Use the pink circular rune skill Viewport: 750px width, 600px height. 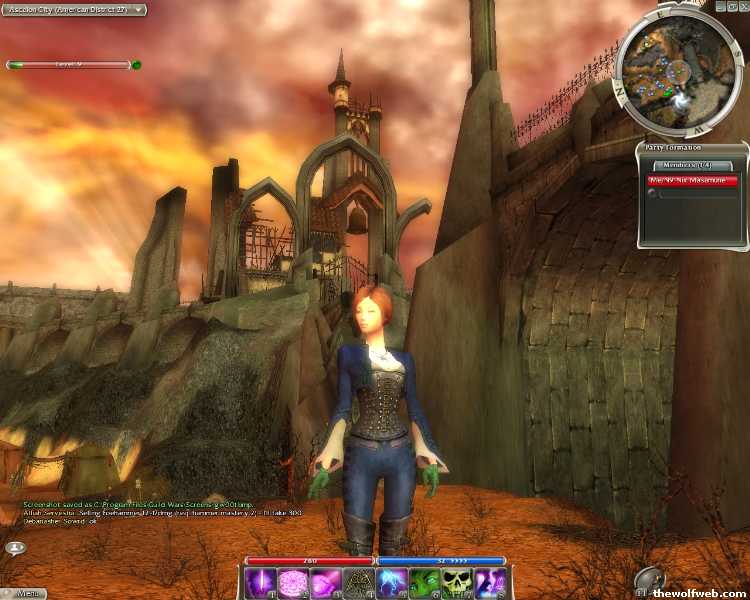pos(293,583)
